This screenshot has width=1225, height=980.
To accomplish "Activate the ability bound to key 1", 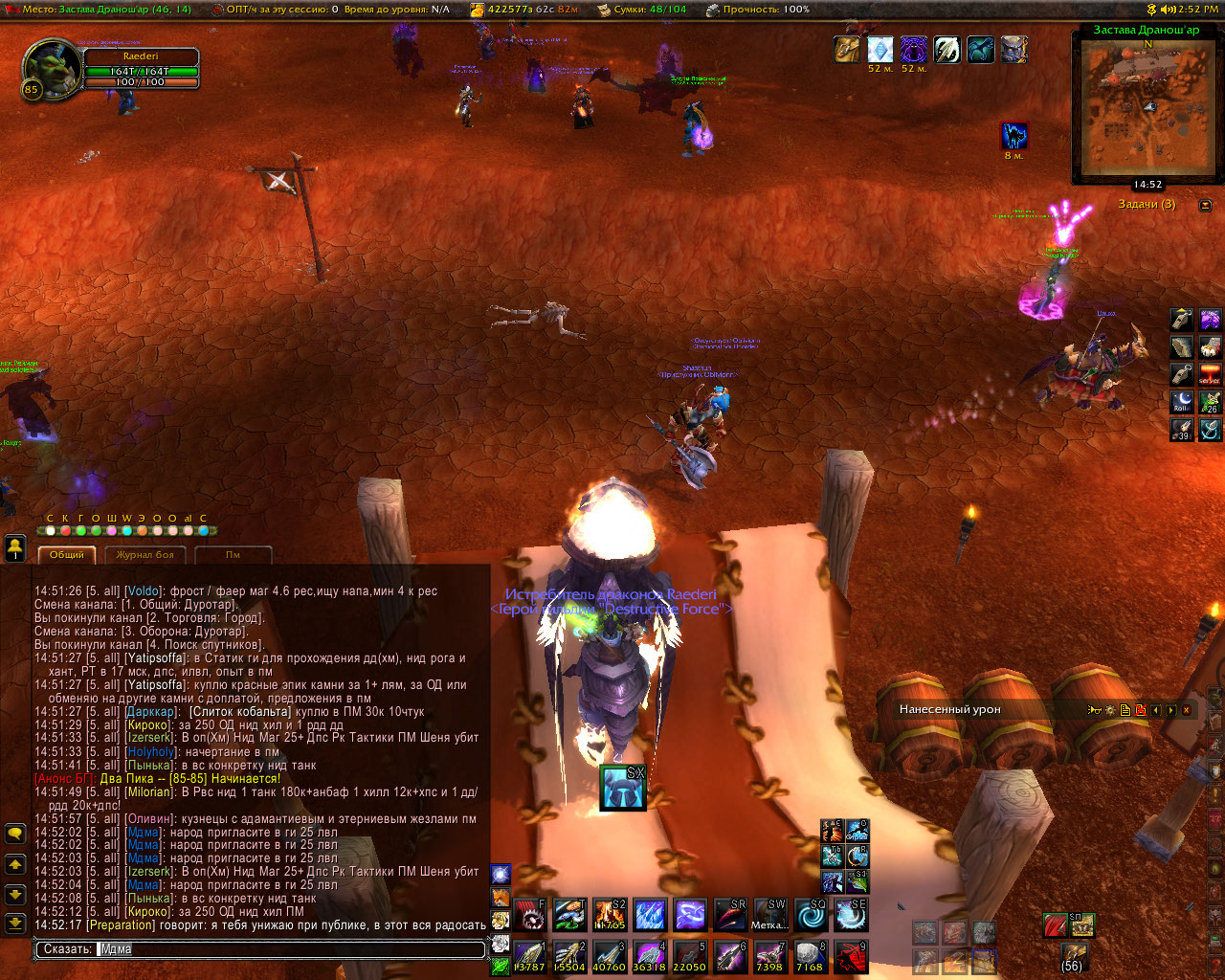I will (x=529, y=957).
